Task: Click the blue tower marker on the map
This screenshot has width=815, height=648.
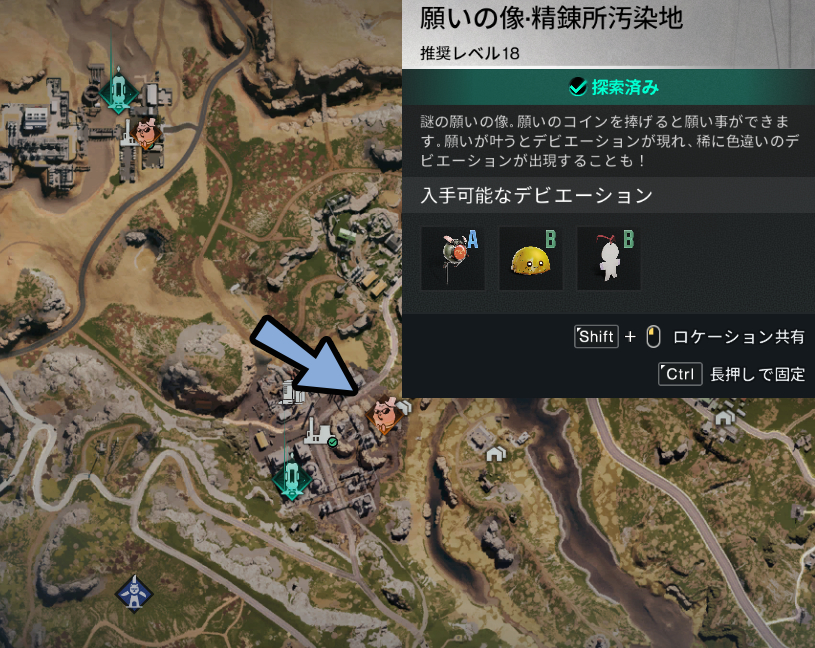Action: (x=133, y=592)
